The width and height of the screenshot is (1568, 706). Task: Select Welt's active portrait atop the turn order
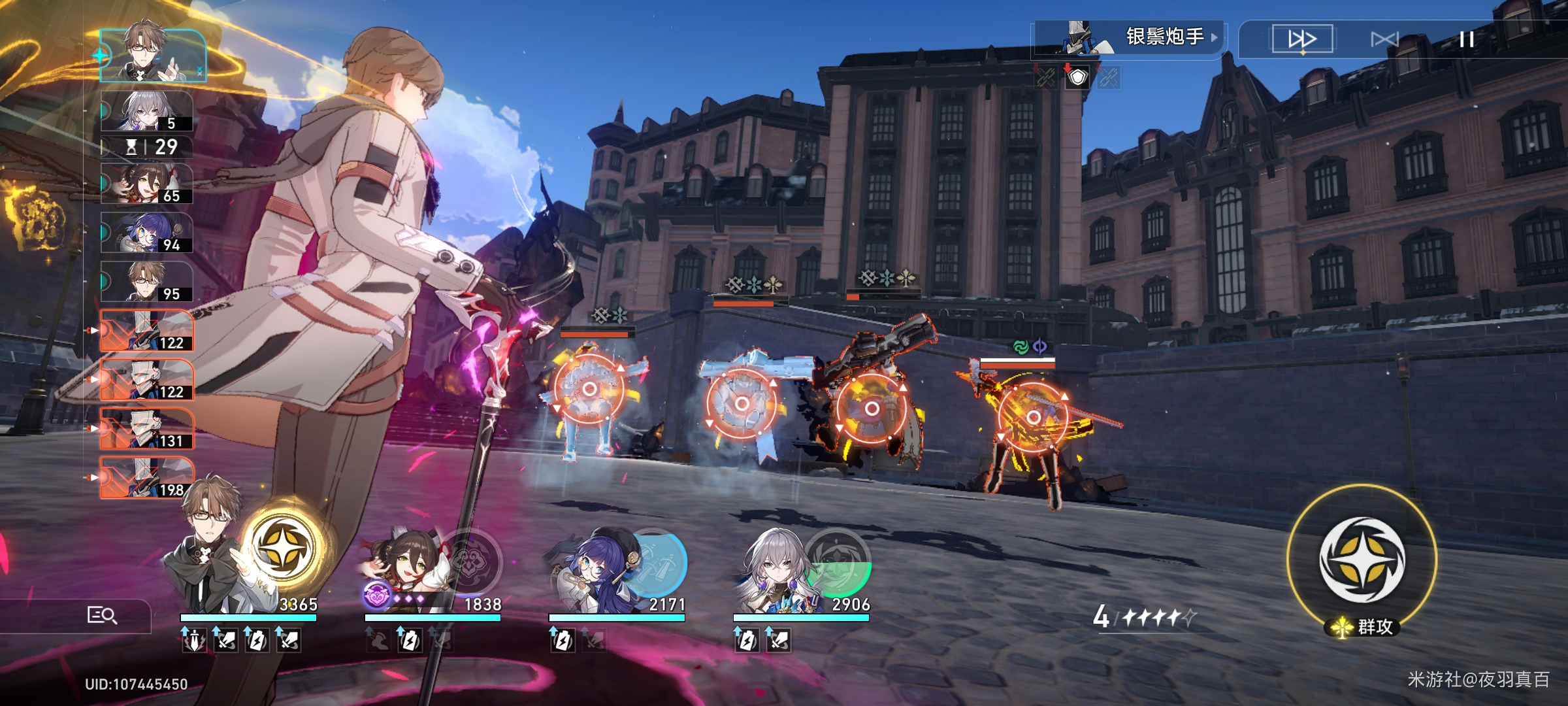pos(154,55)
